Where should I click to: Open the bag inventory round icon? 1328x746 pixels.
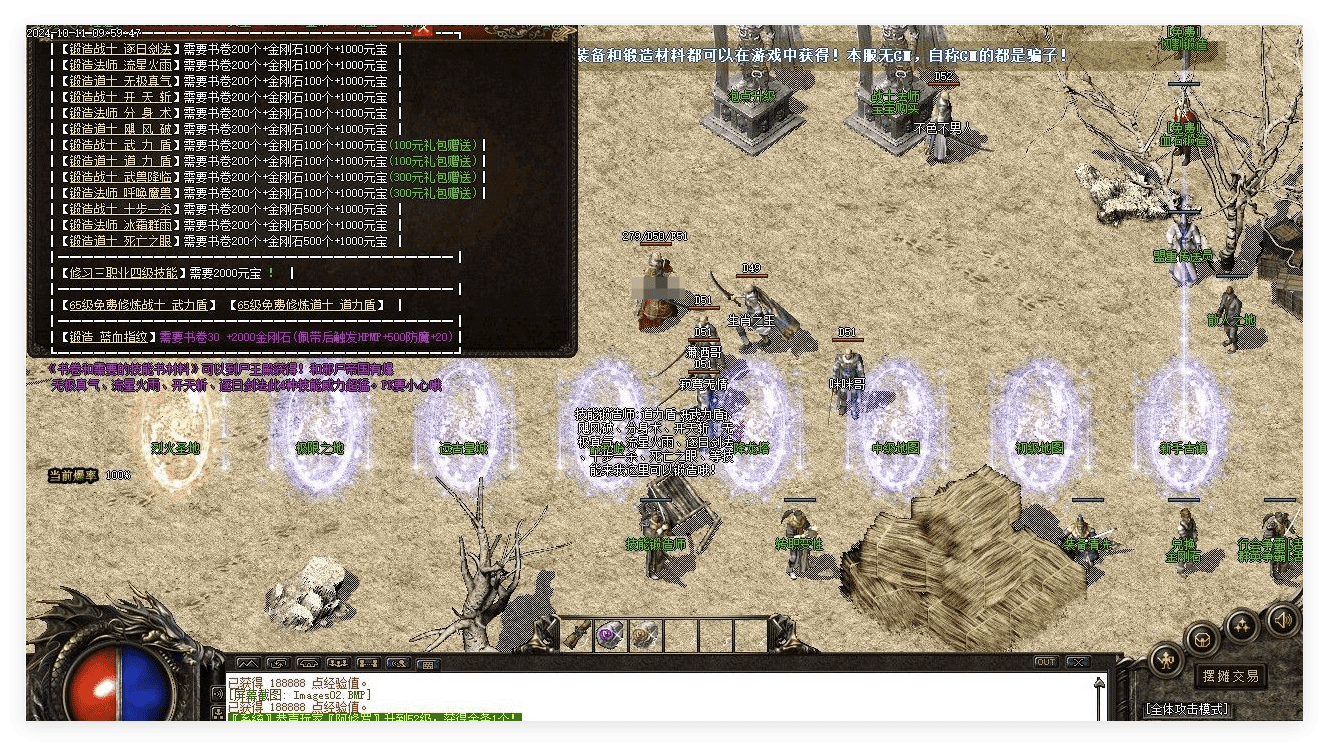coord(1202,638)
